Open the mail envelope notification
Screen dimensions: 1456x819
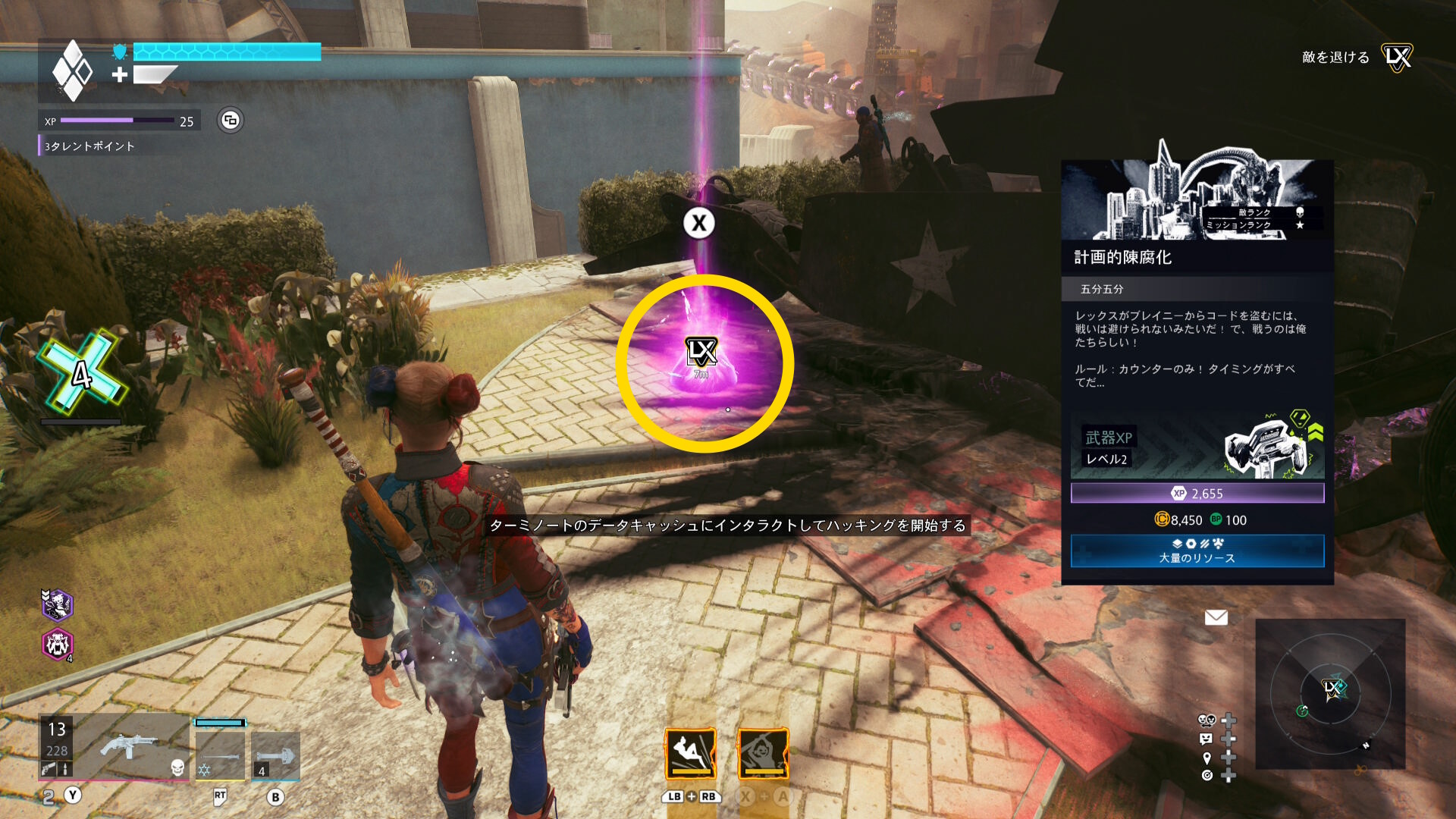[1216, 617]
